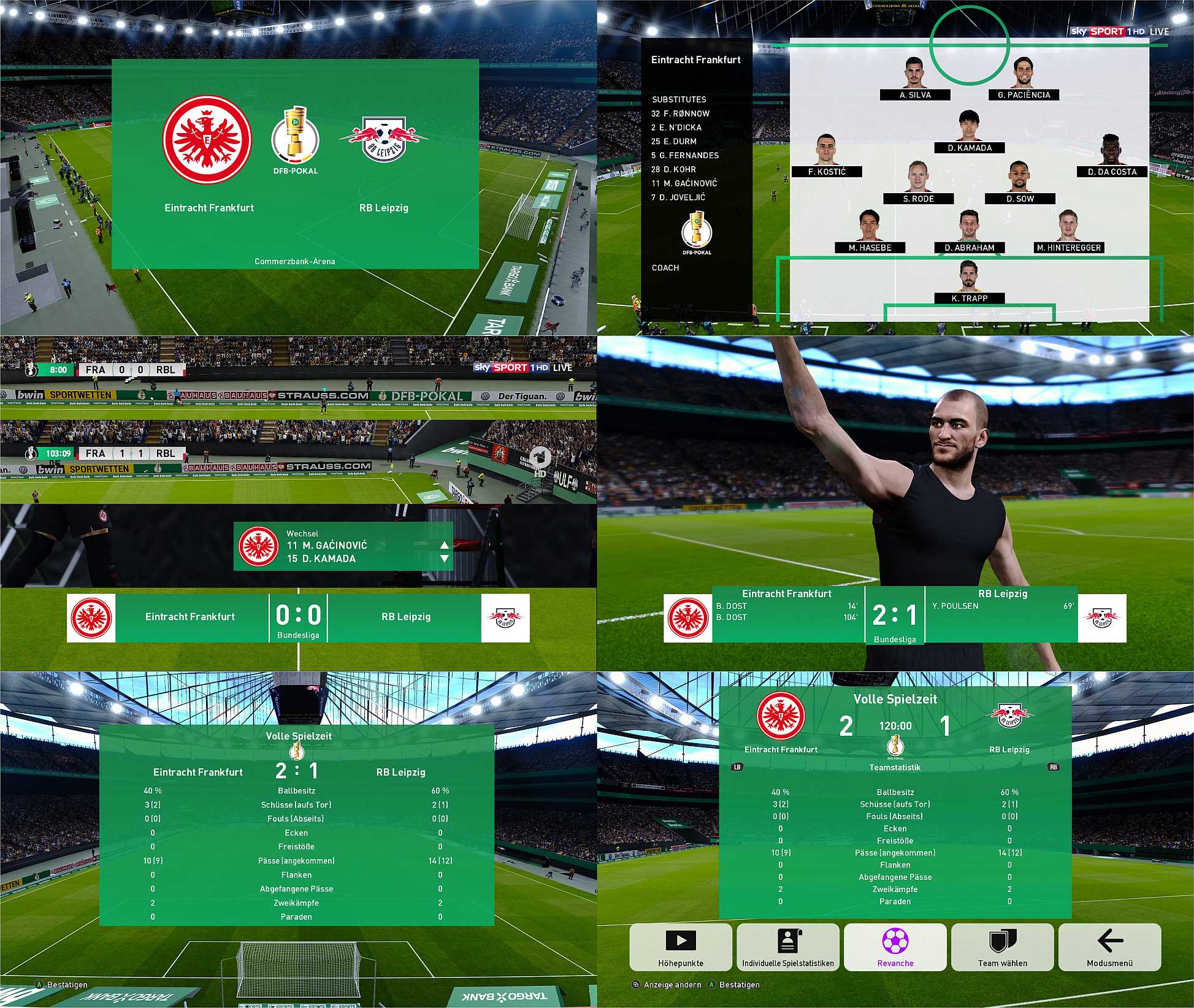The image size is (1194, 1008).
Task: Select the Modusmenü back arrow icon
Action: 1109,942
